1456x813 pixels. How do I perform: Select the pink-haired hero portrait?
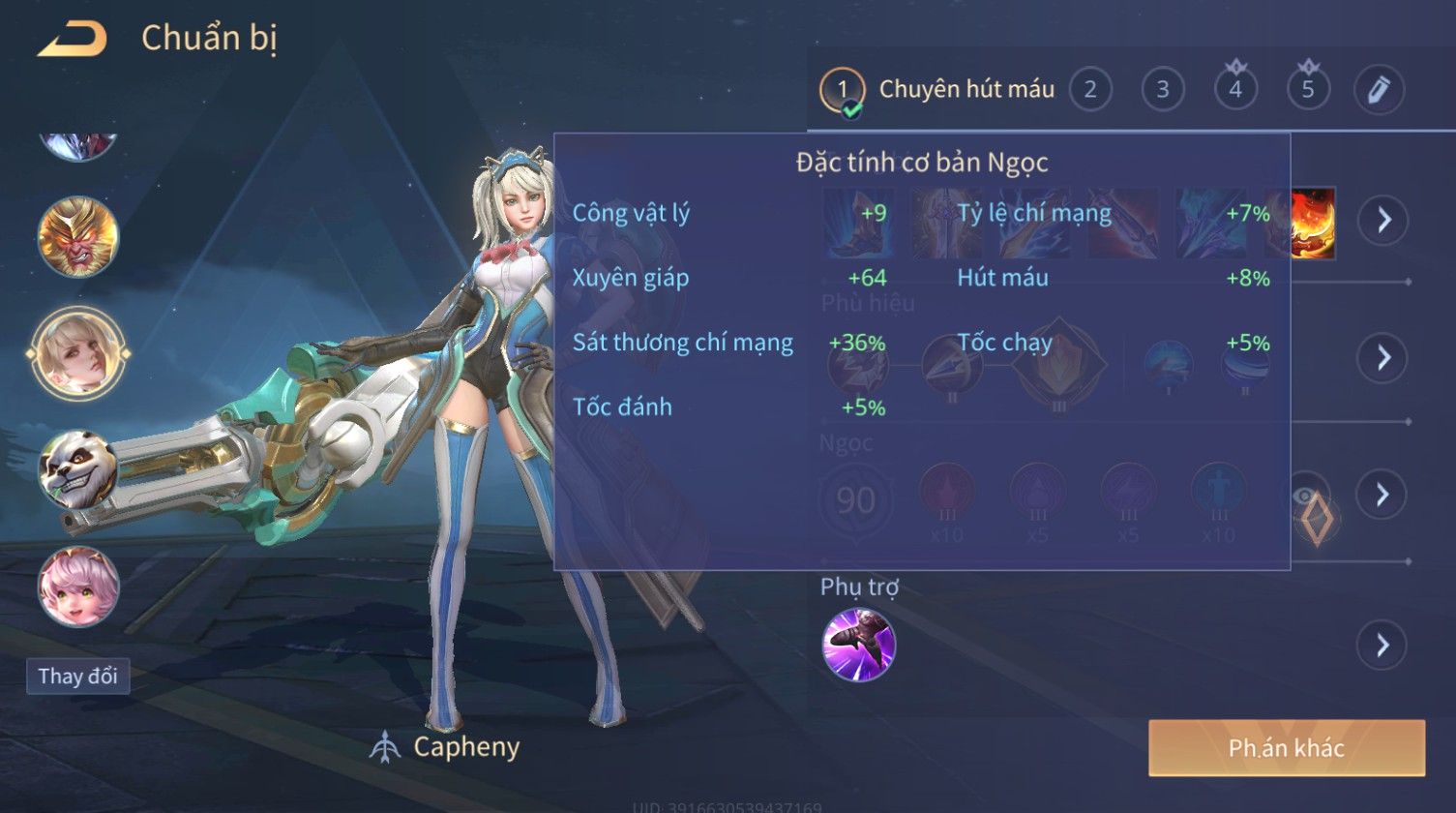[78, 587]
